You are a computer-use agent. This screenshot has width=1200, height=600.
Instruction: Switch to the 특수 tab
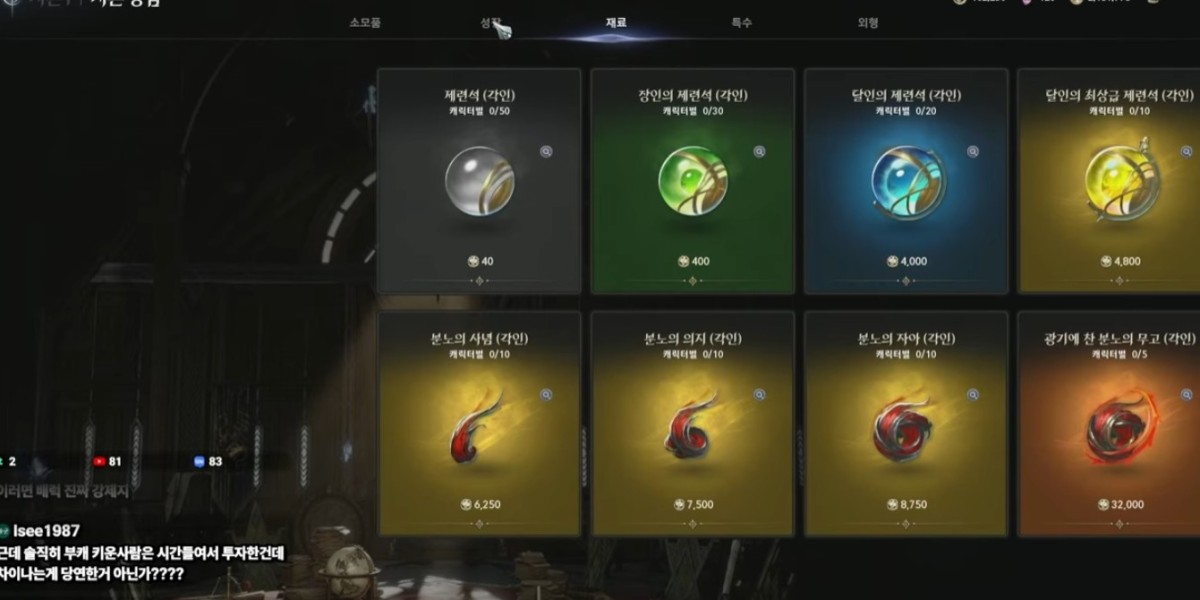click(x=741, y=22)
